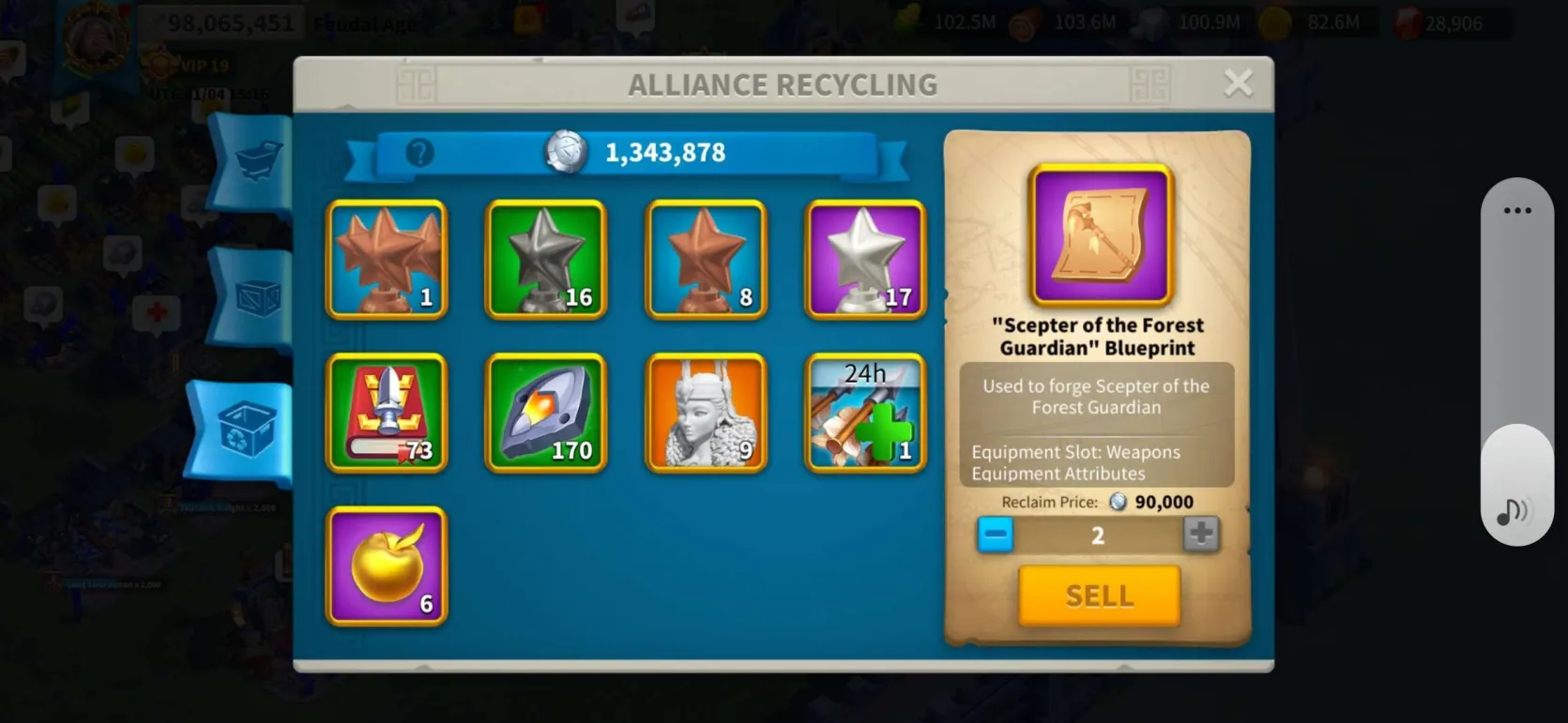Select the commander sculpture with 9

(x=706, y=413)
